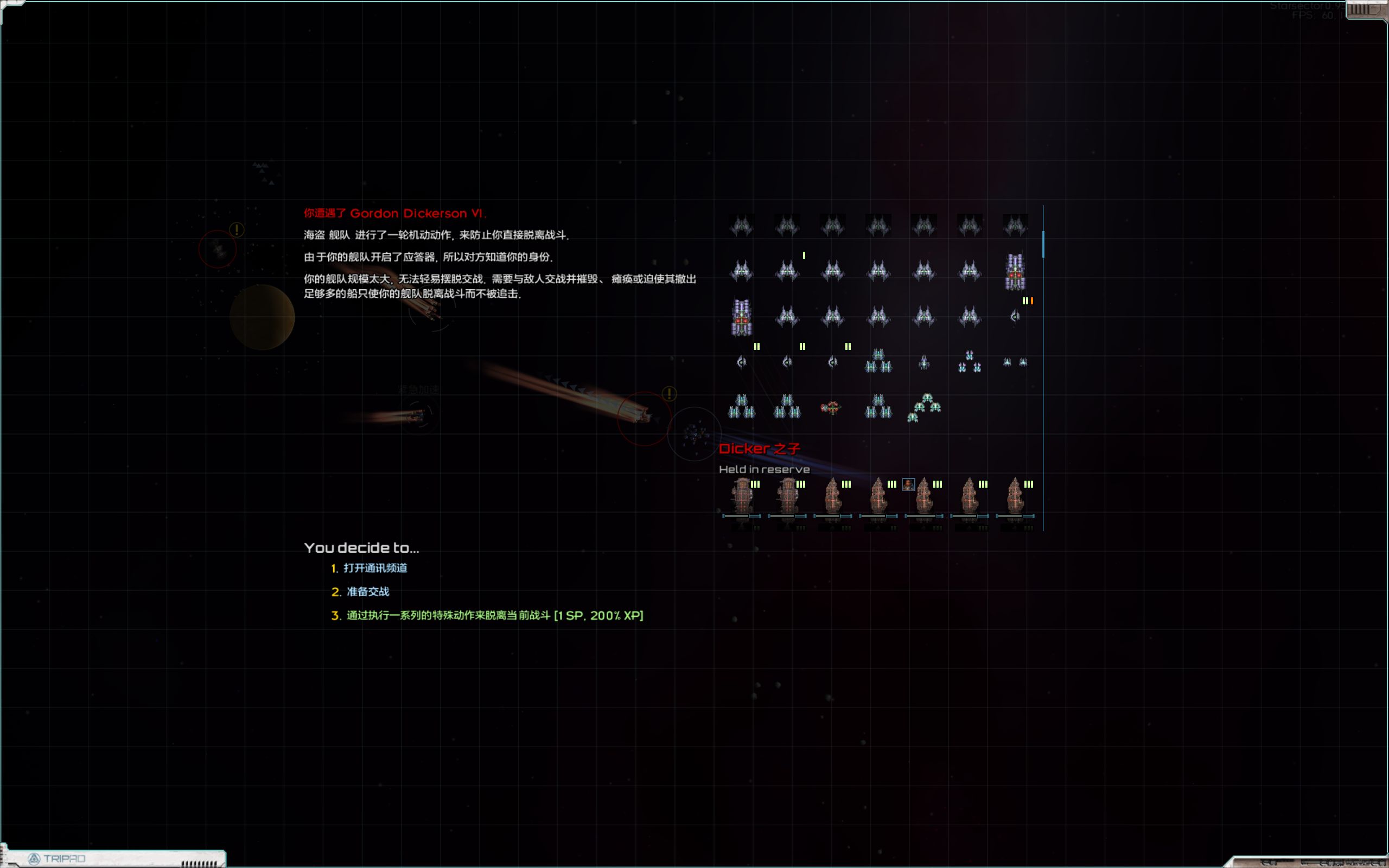Viewport: 1389px width, 868px height.
Task: Click the capital ship at right end of second row
Action: click(x=1015, y=275)
